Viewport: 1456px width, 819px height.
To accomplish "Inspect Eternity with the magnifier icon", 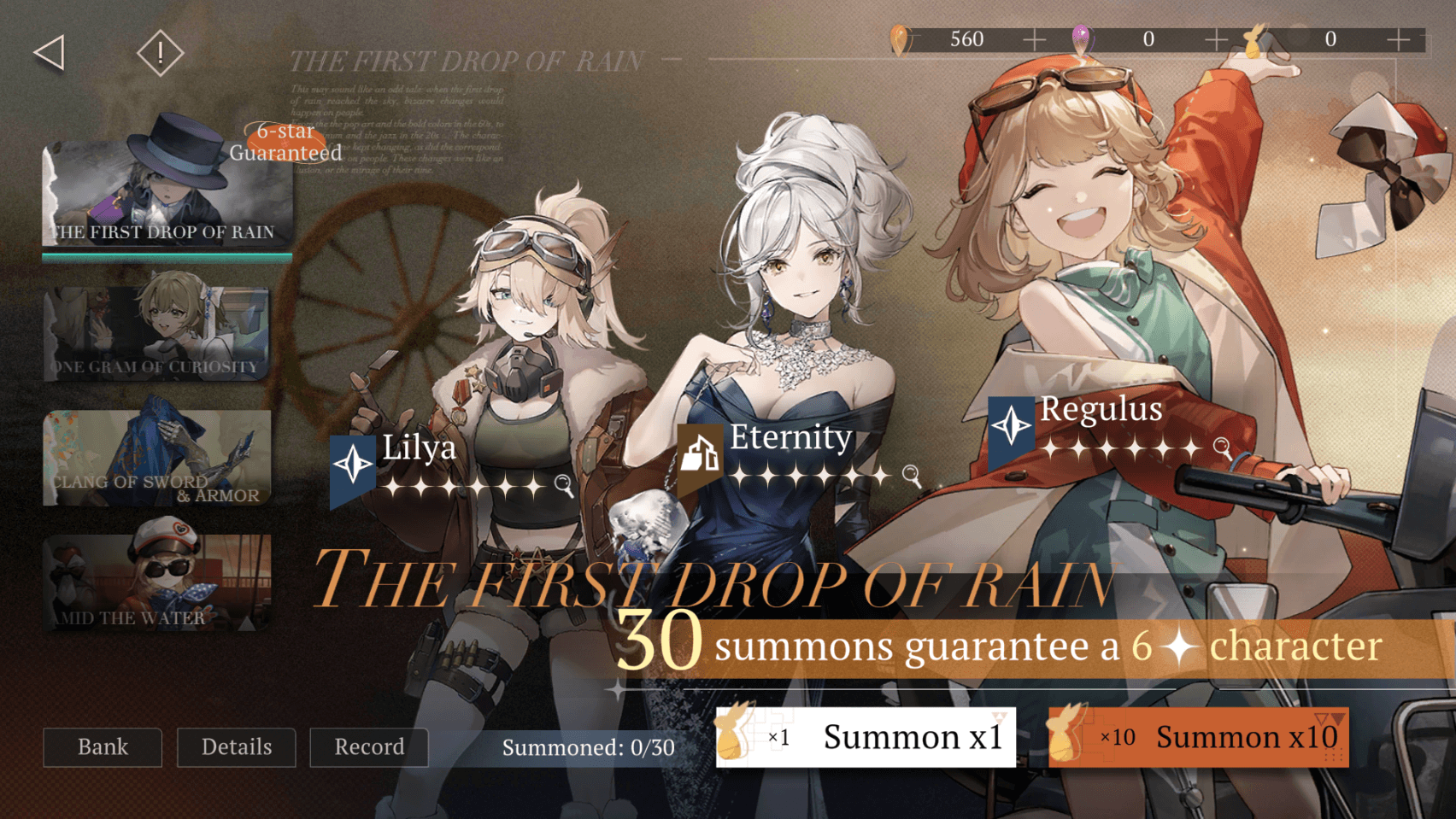I will (912, 475).
